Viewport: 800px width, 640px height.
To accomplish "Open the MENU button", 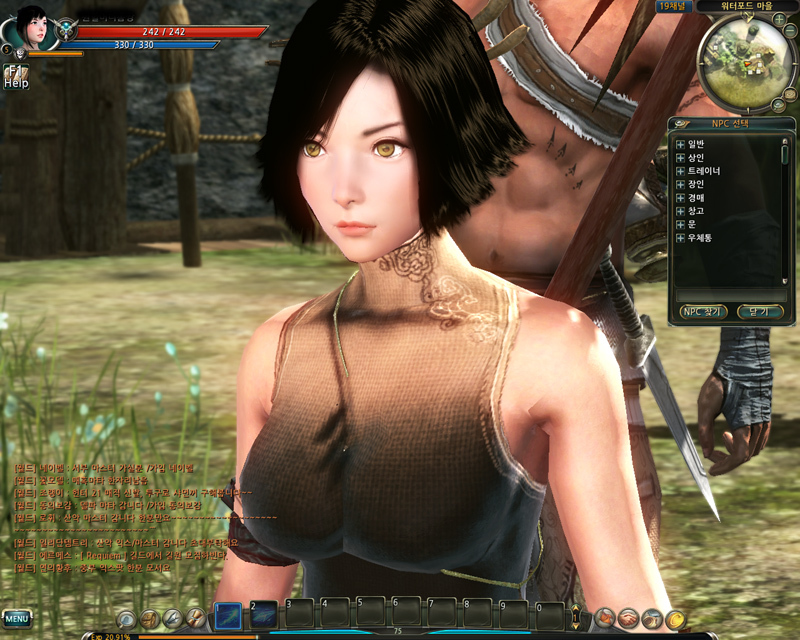I will 17,617.
